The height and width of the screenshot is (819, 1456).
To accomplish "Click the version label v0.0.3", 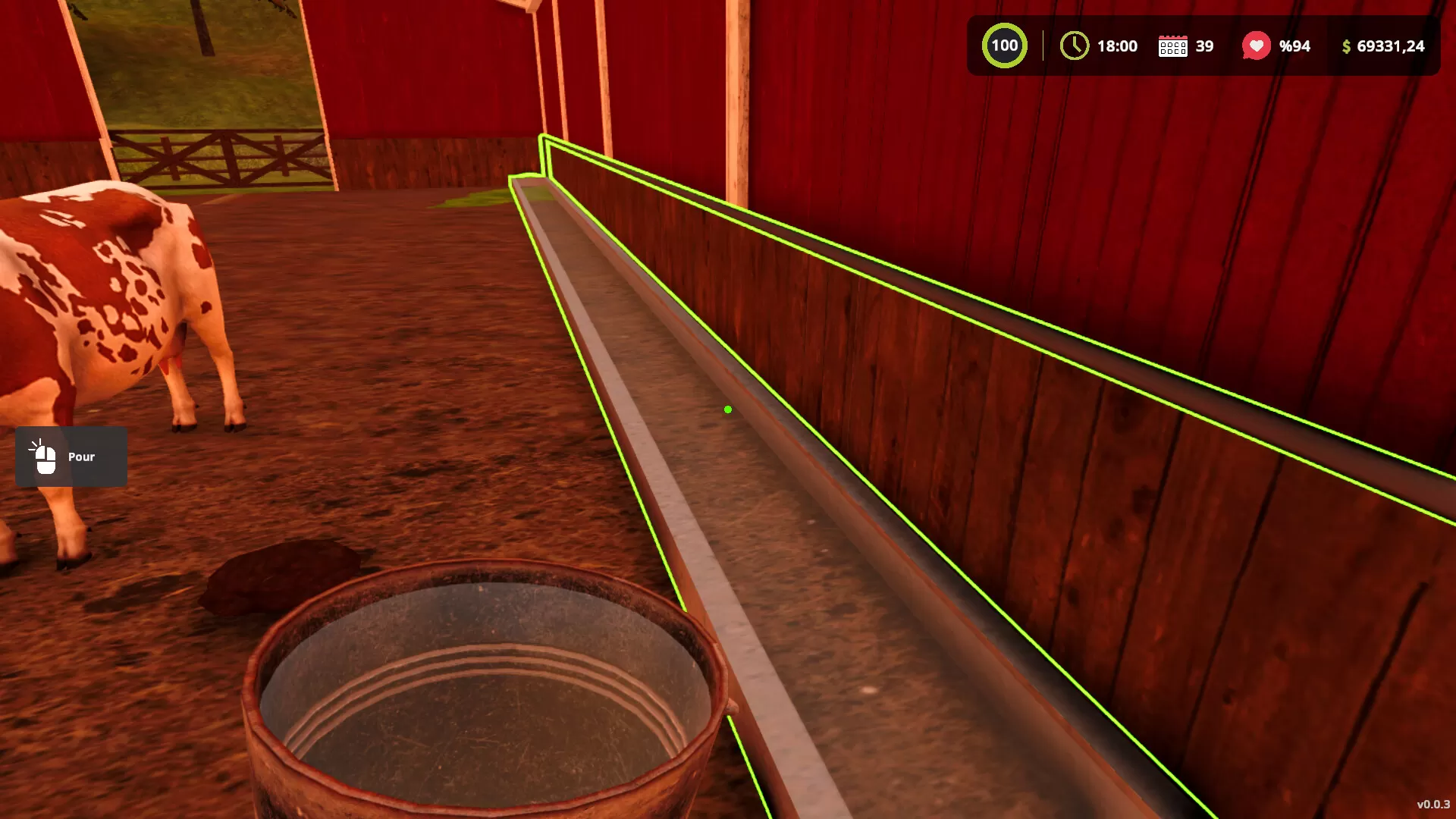I will coord(1432,803).
